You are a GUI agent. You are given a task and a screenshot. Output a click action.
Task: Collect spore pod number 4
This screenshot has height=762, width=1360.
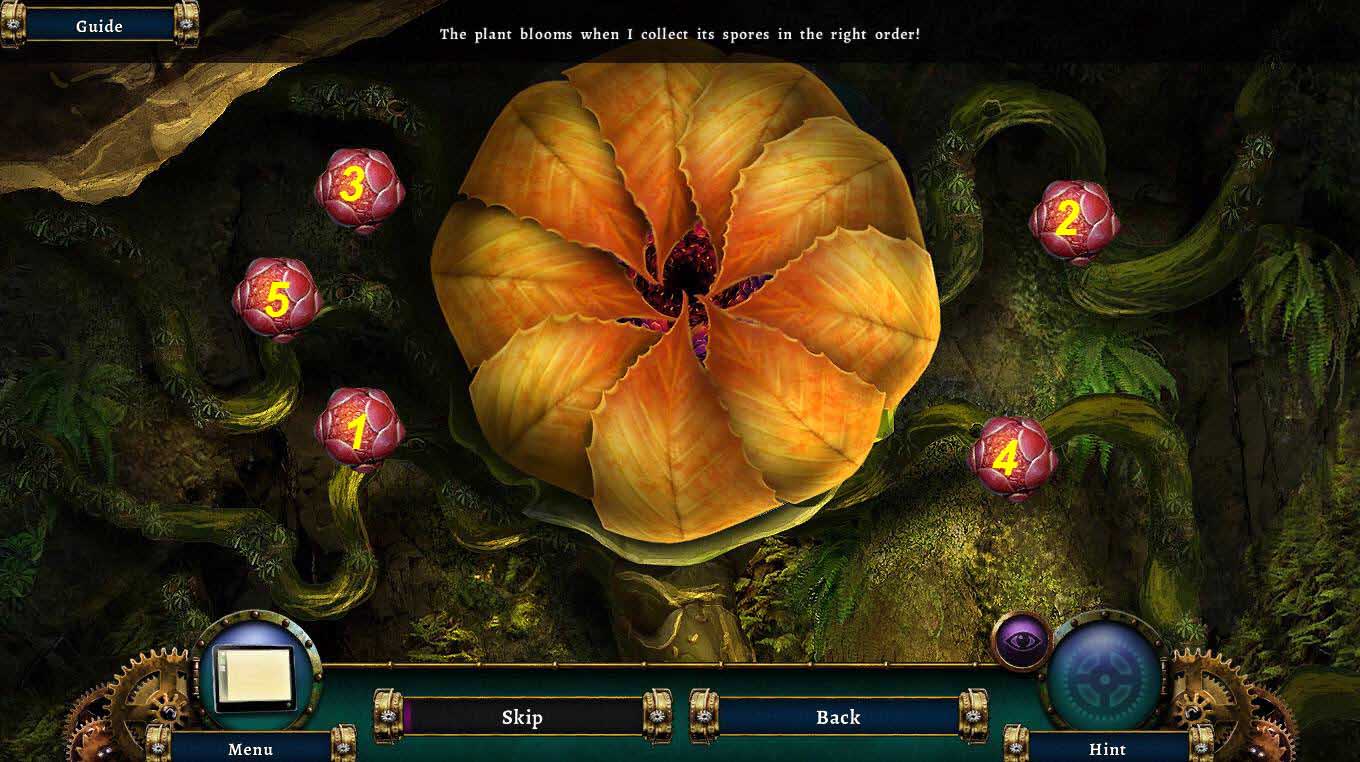click(x=1010, y=458)
